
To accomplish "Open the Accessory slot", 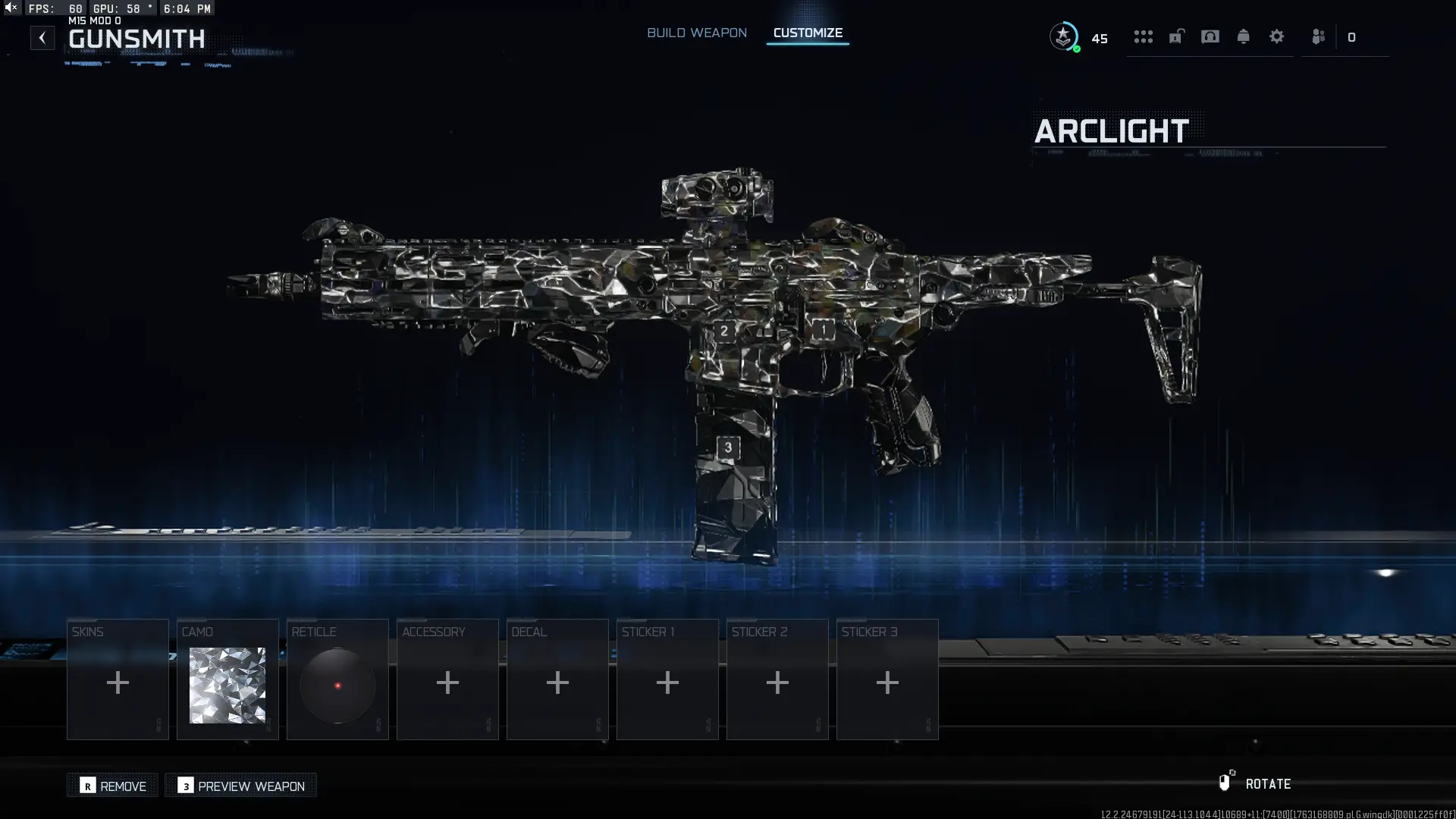I will click(x=447, y=682).
